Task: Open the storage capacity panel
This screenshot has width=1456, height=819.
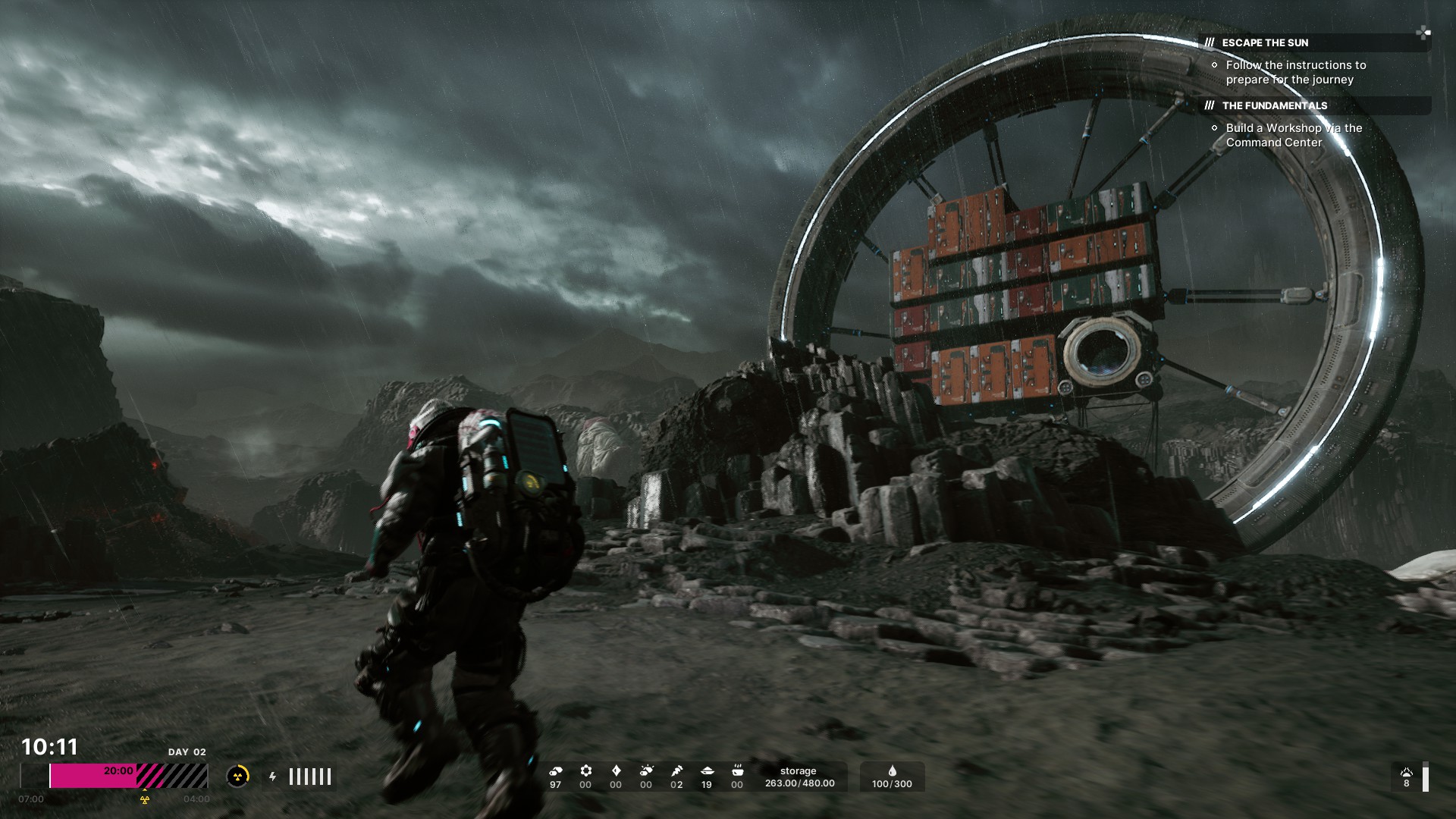Action: click(x=799, y=777)
